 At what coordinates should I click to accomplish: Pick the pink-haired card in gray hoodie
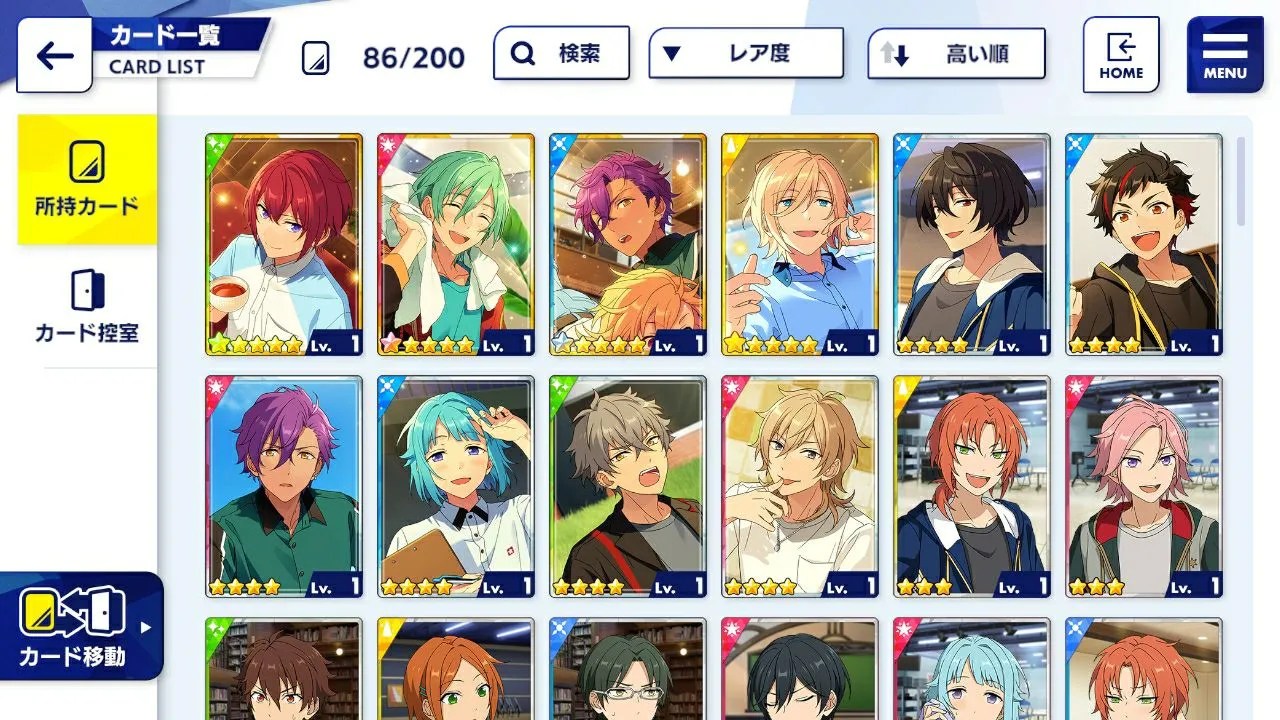click(x=1144, y=487)
